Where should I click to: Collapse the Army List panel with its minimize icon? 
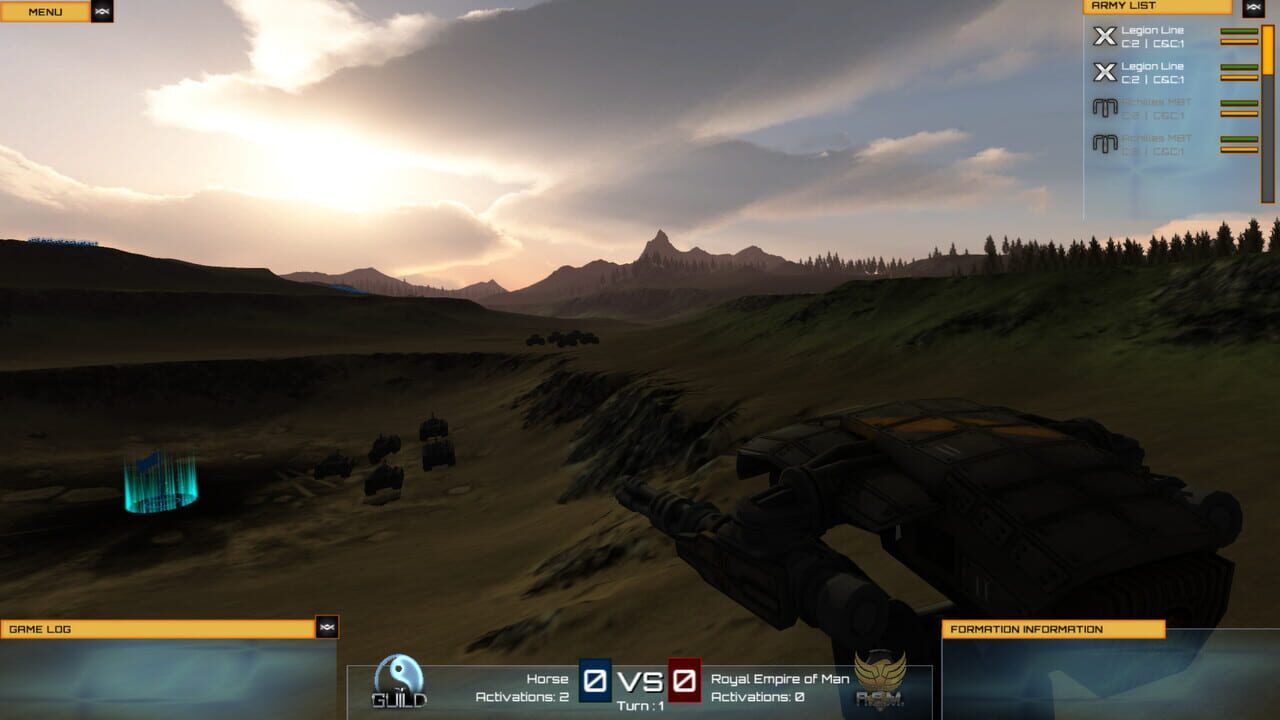[1253, 6]
